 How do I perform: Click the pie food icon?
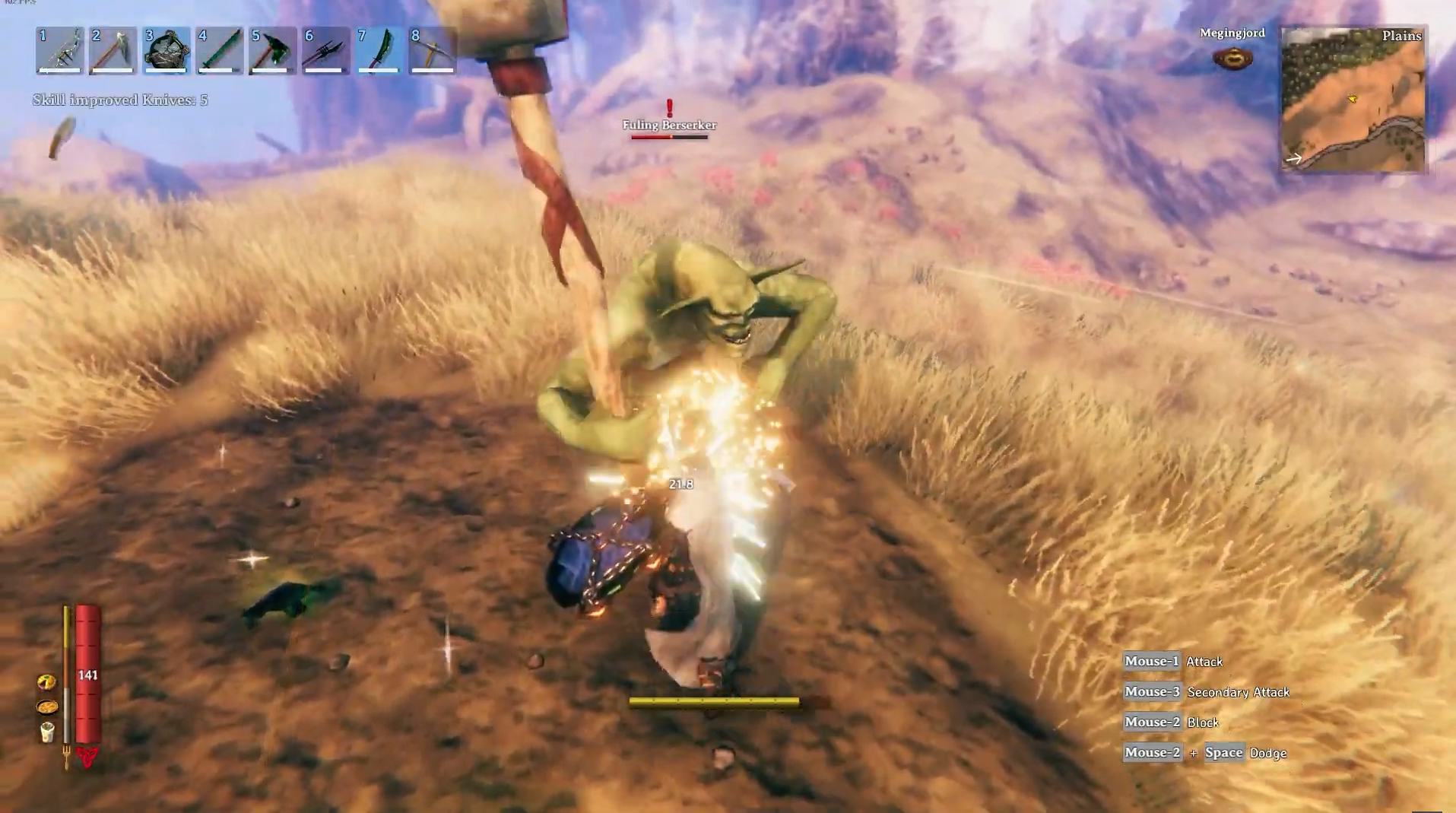(x=46, y=682)
